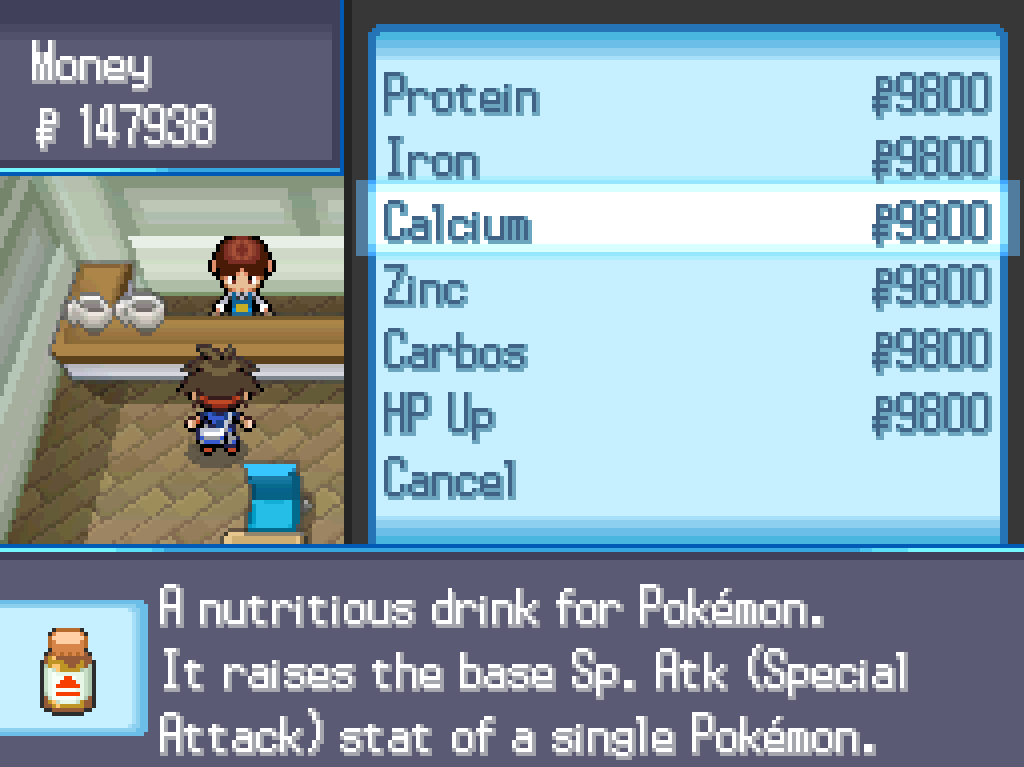Choose the Iron item entry
Viewport: 1024px width, 767px height.
click(x=432, y=160)
